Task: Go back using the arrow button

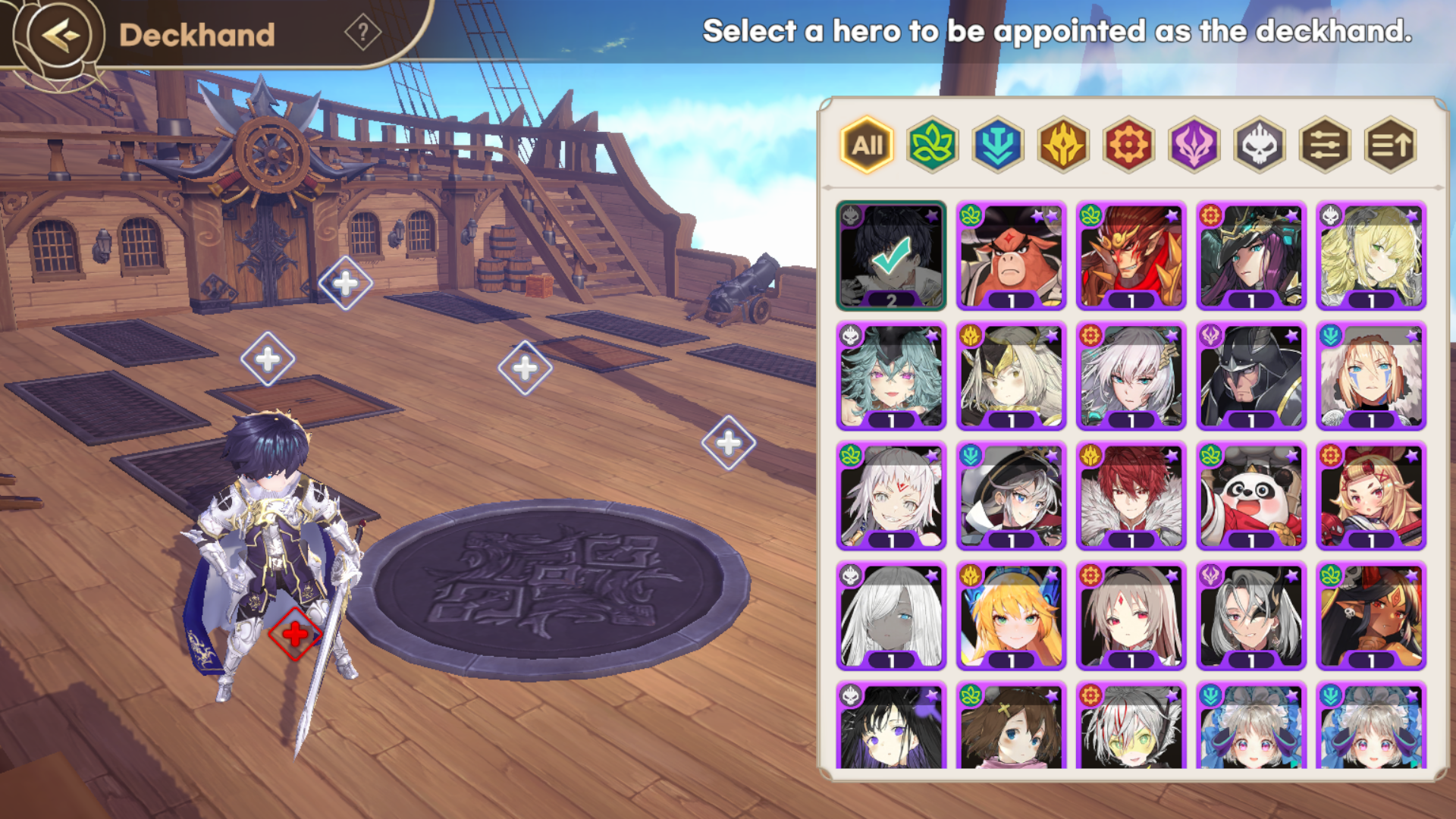Action: pyautogui.click(x=59, y=35)
